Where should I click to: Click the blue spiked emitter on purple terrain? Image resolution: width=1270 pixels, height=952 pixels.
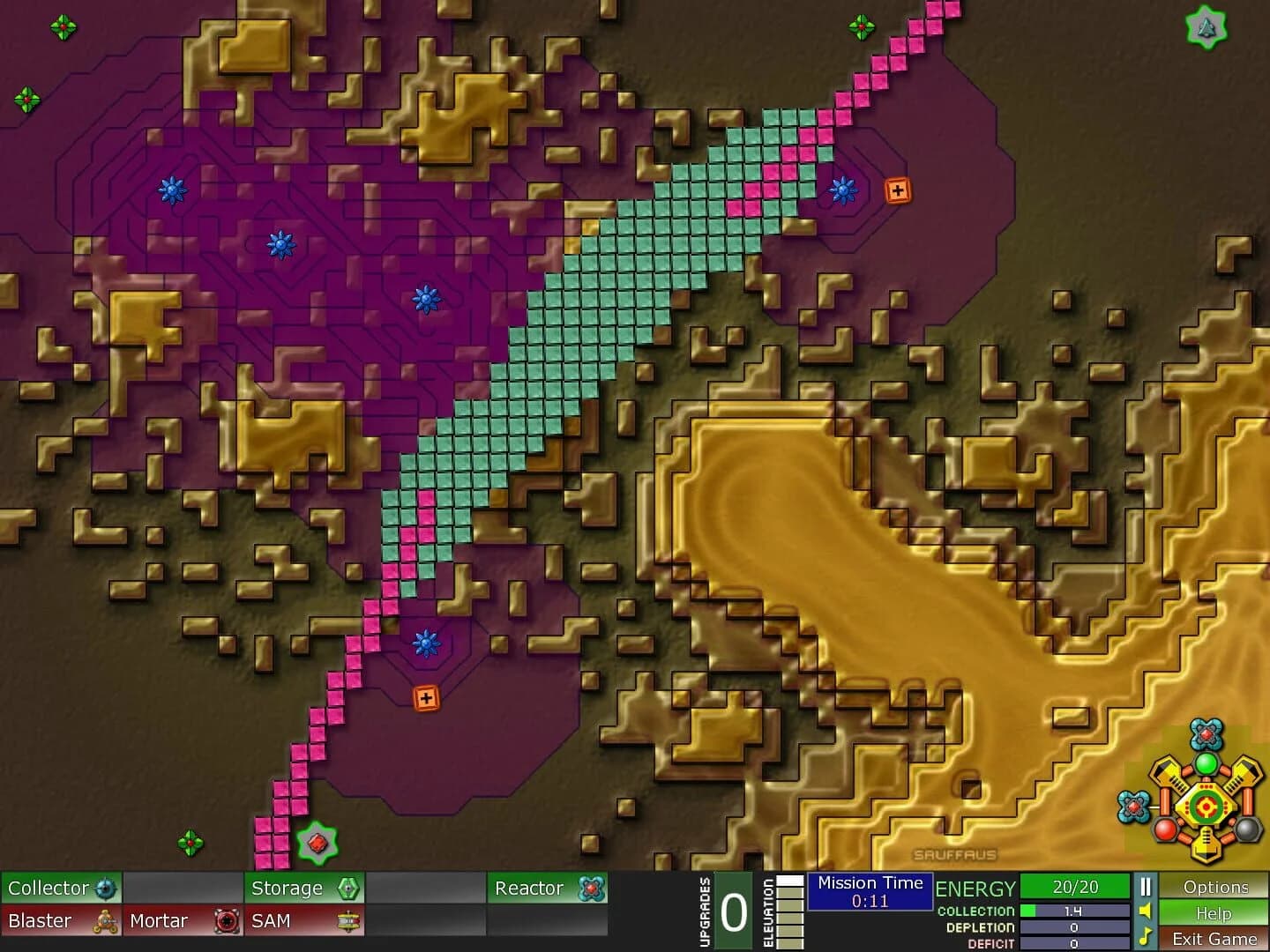click(175, 190)
